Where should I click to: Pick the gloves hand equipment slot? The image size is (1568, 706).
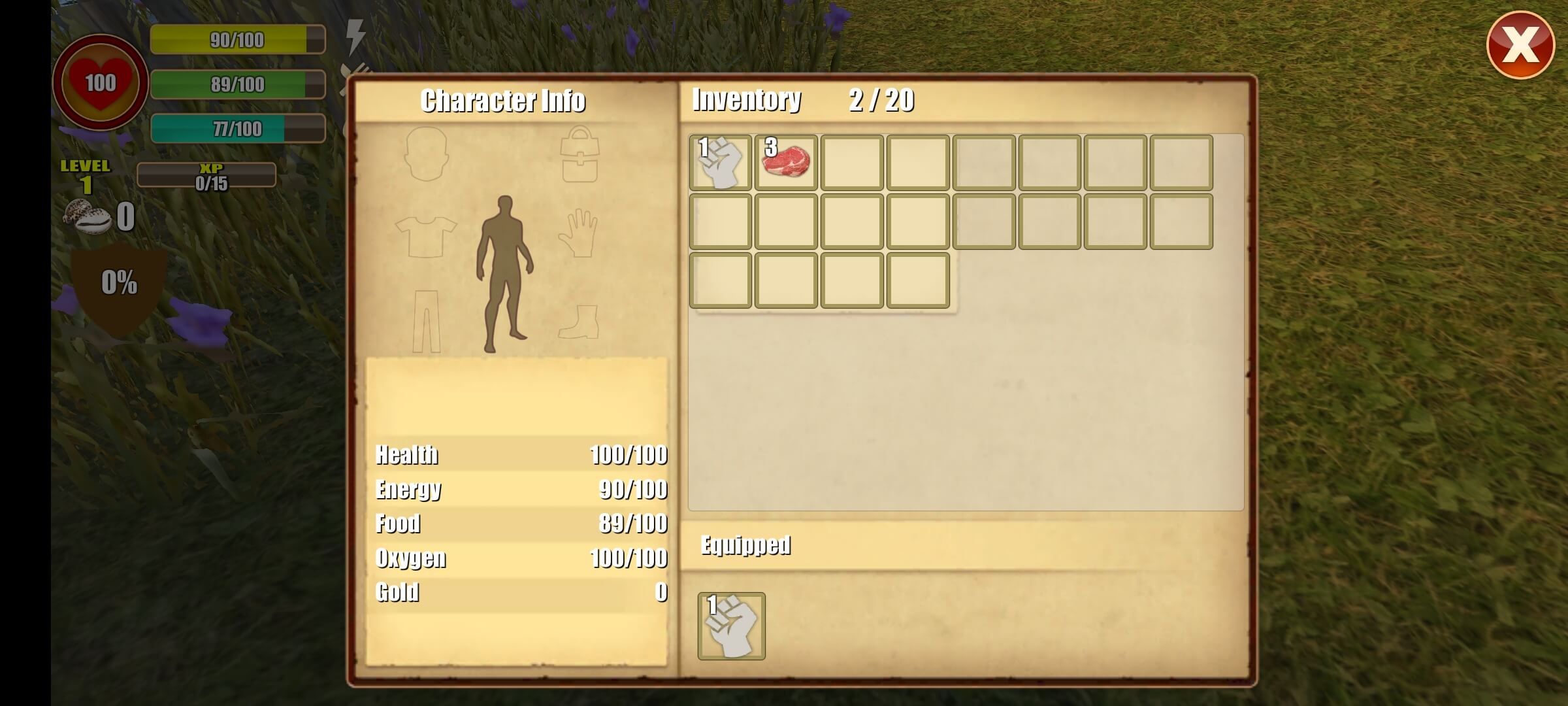click(579, 233)
